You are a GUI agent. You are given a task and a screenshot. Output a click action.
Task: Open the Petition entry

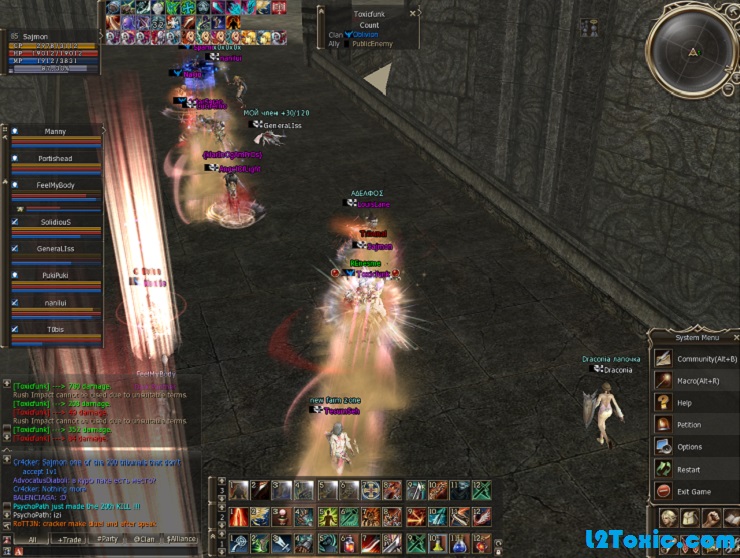point(689,424)
